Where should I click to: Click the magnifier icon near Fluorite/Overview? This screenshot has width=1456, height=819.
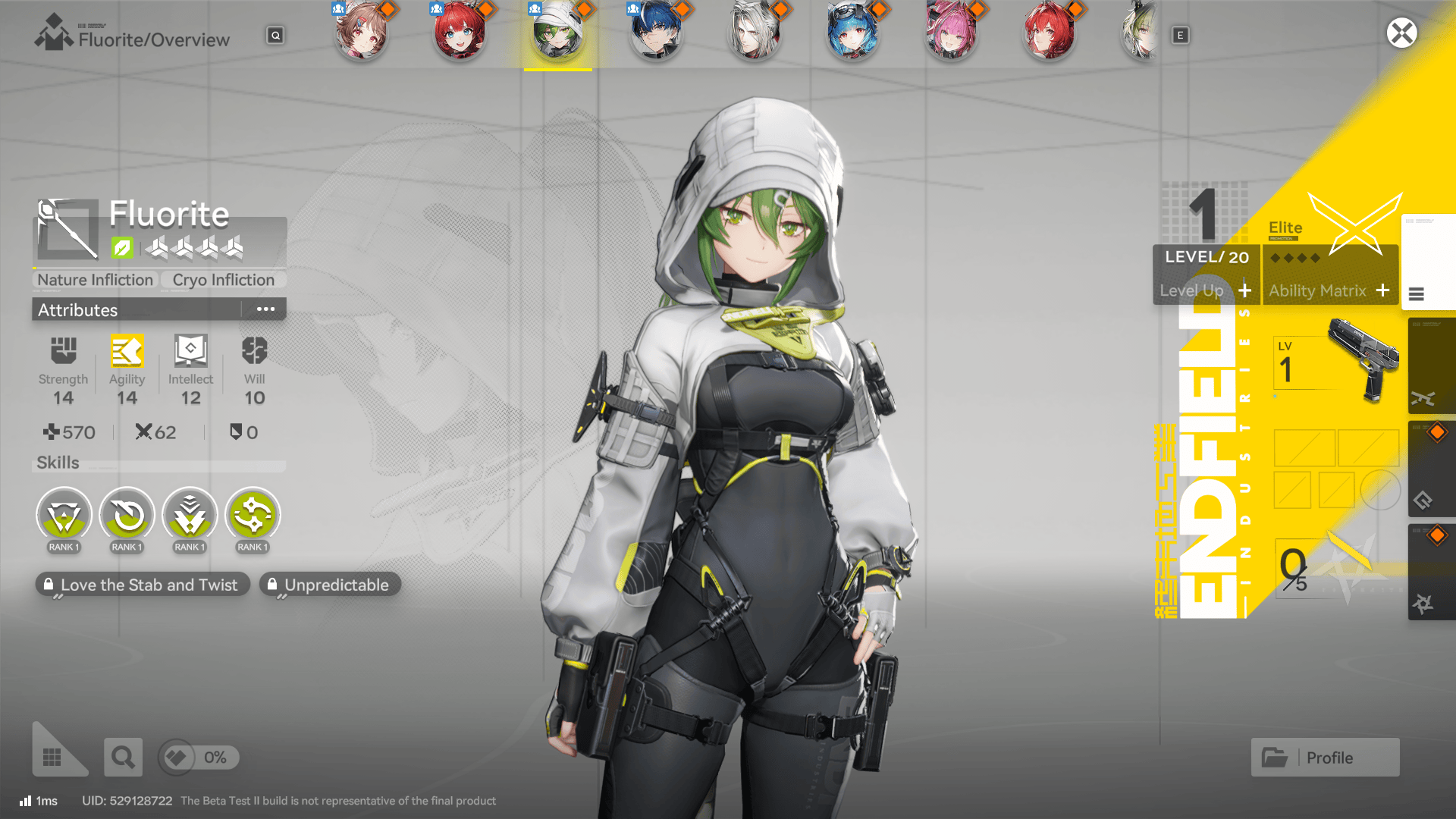275,35
